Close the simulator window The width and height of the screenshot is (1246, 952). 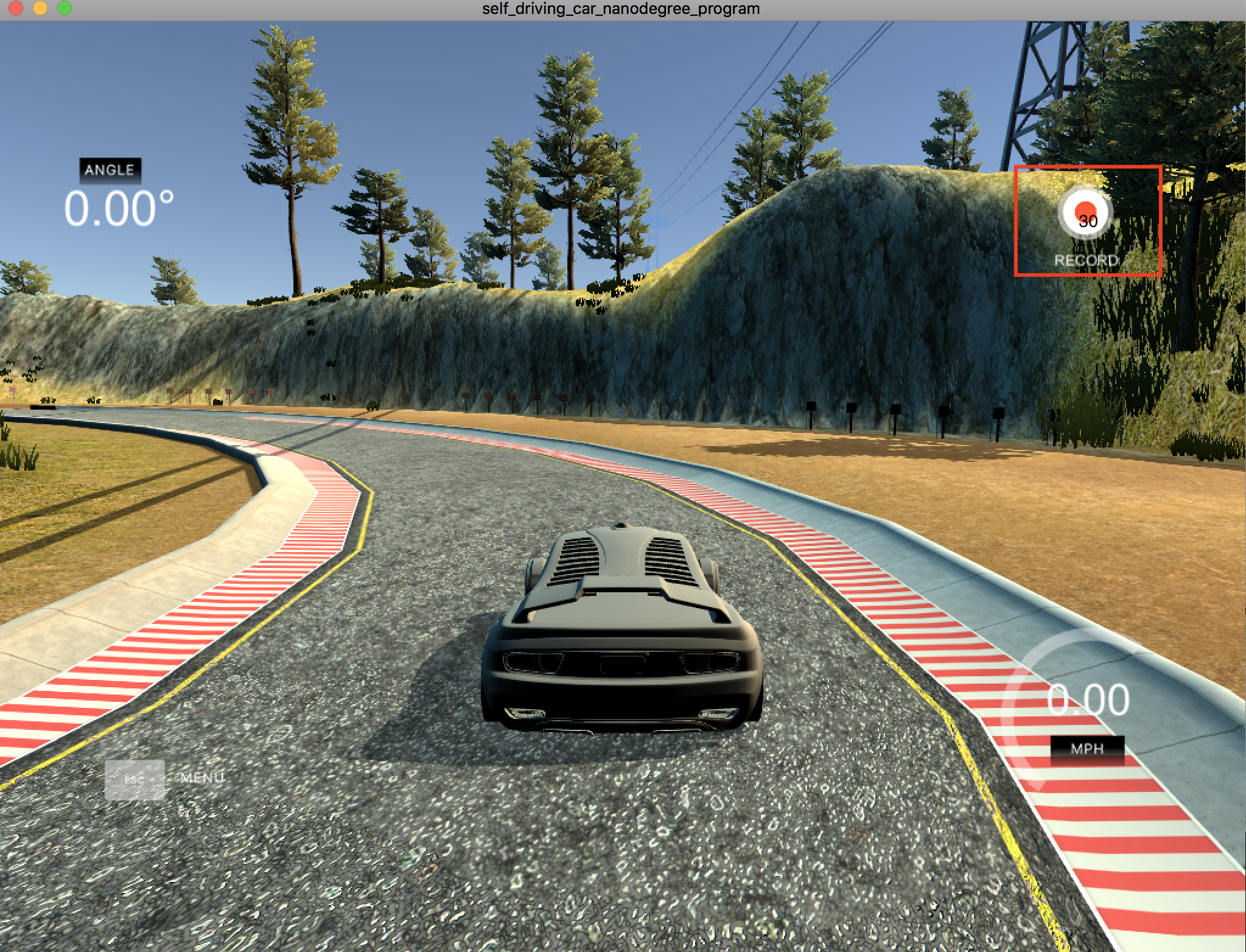pos(16,8)
